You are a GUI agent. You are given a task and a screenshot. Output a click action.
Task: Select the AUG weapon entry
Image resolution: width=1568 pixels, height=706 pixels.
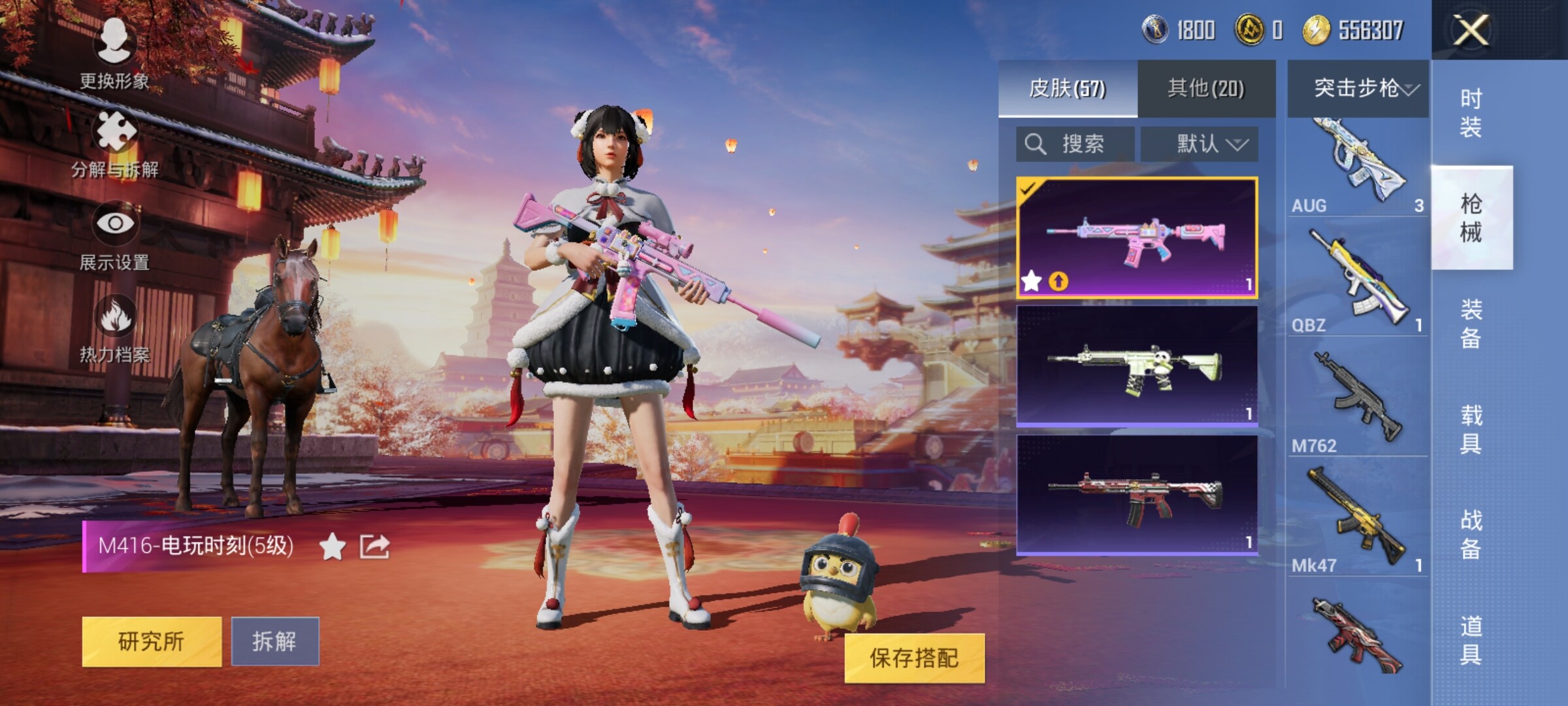pos(1357,167)
